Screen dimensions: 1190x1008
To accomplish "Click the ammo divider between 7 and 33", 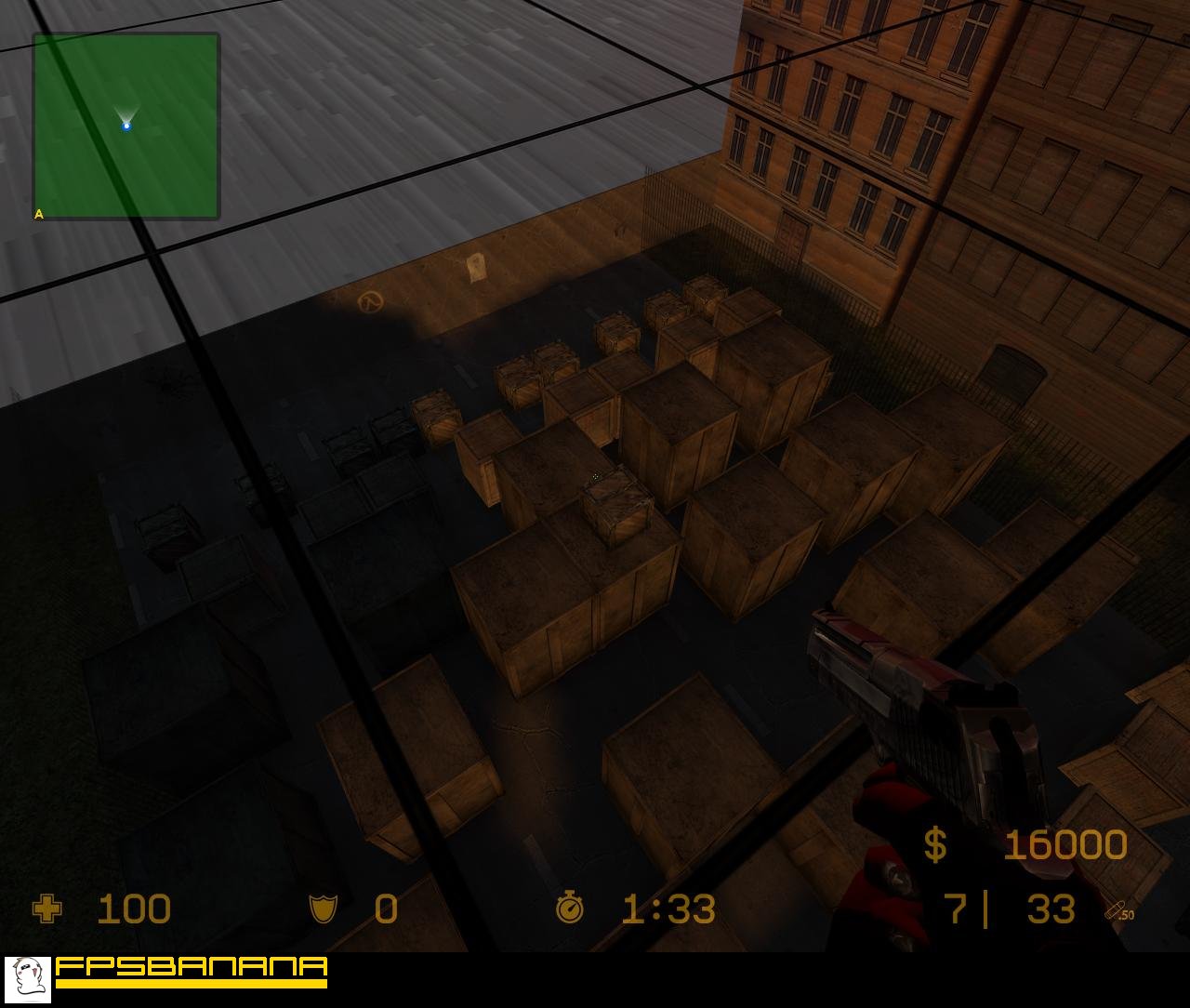I will (x=987, y=911).
